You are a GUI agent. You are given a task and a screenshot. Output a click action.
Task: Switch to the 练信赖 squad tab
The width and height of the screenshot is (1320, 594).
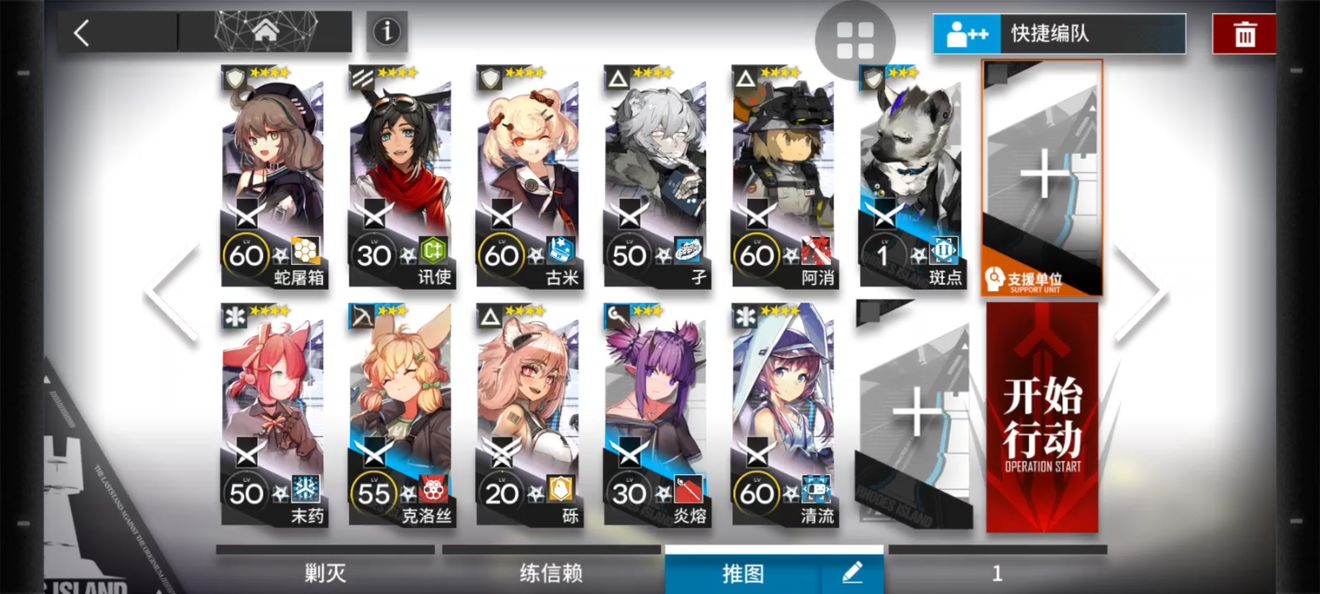click(551, 573)
